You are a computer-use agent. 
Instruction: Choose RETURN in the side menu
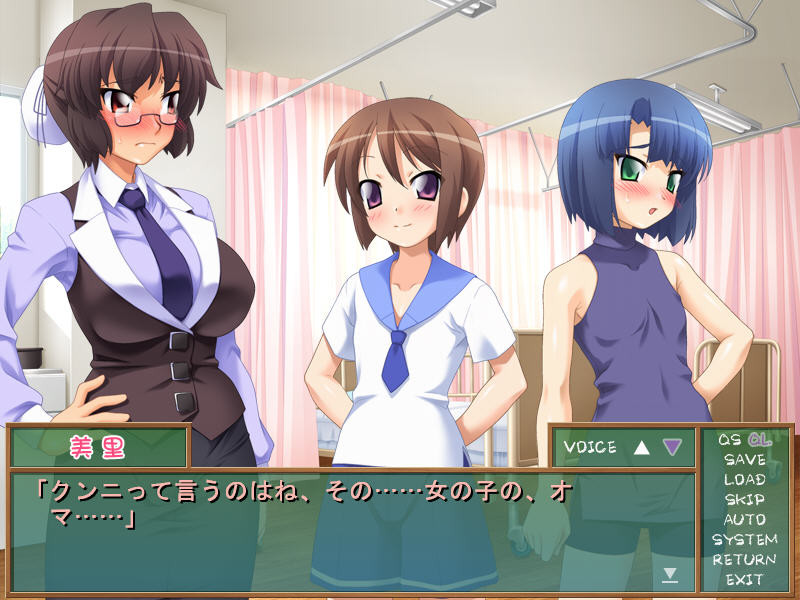pyautogui.click(x=744, y=560)
